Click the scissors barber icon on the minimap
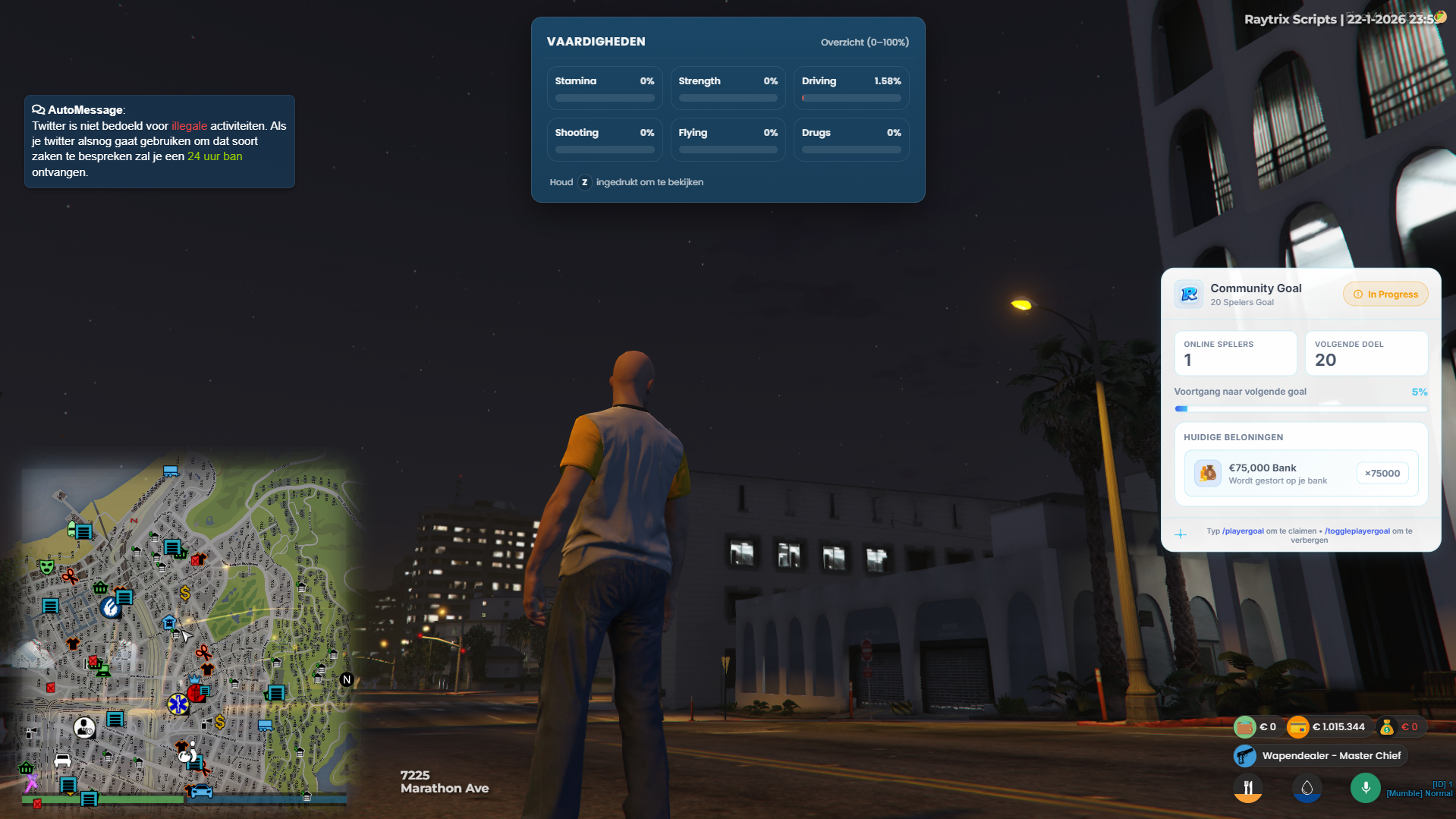This screenshot has height=819, width=1456. [x=70, y=576]
